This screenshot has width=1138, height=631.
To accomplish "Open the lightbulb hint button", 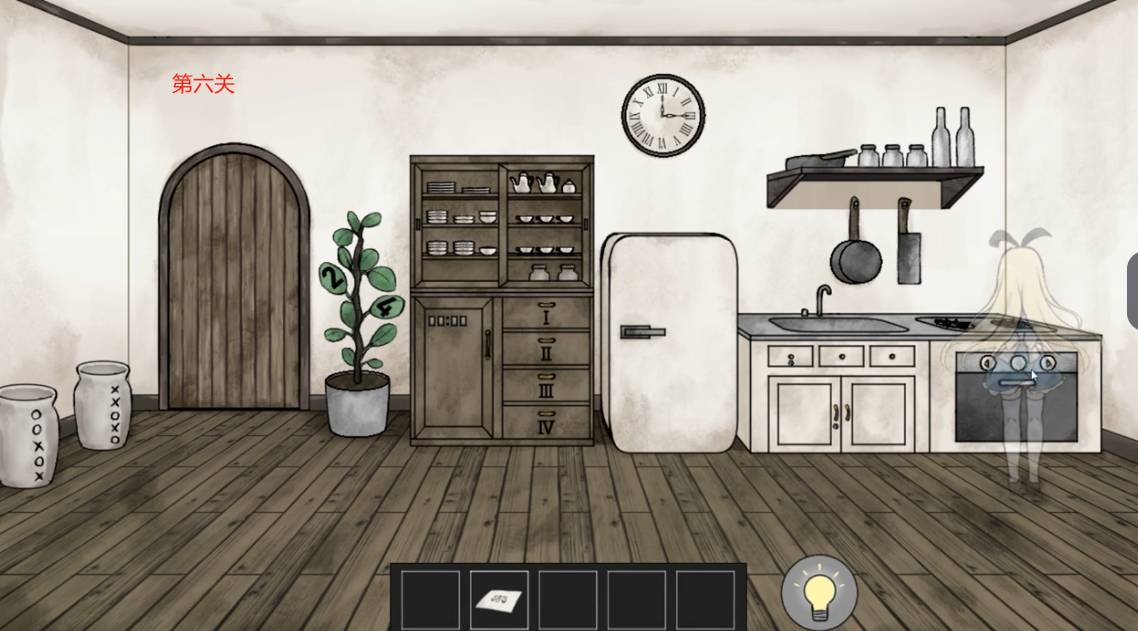I will point(819,591).
